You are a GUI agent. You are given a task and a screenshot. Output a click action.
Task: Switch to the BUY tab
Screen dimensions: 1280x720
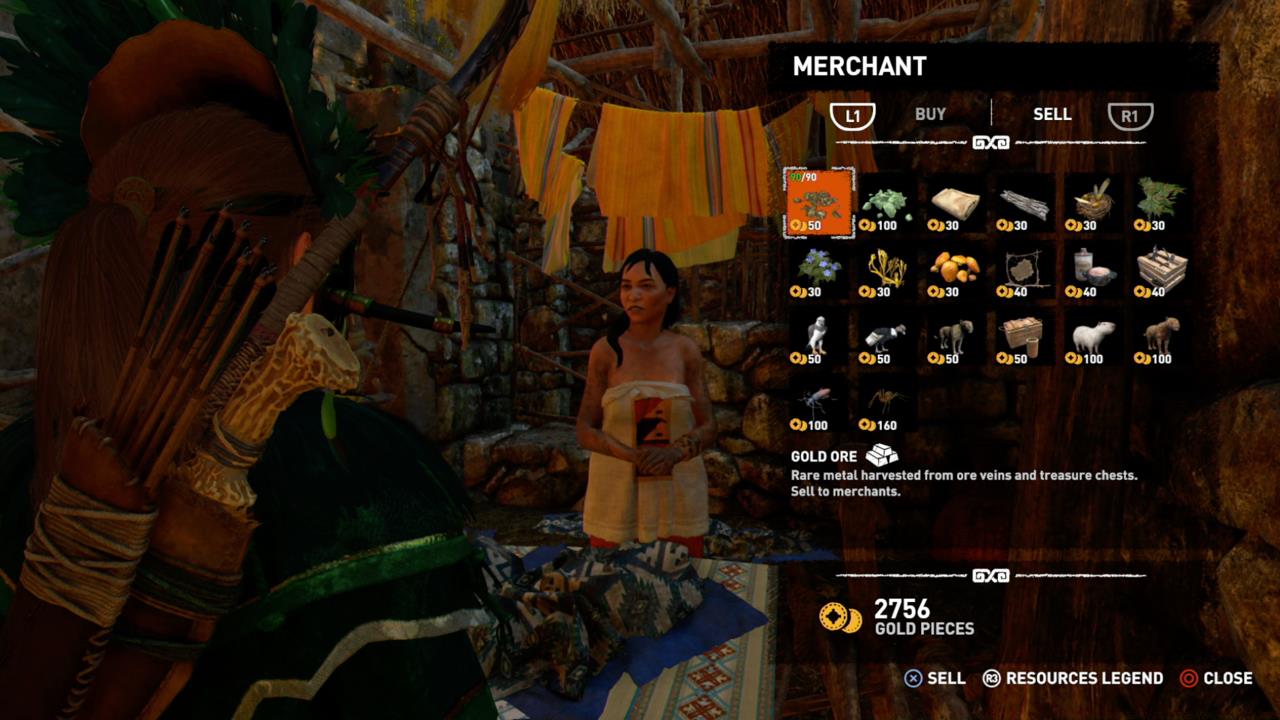[930, 114]
